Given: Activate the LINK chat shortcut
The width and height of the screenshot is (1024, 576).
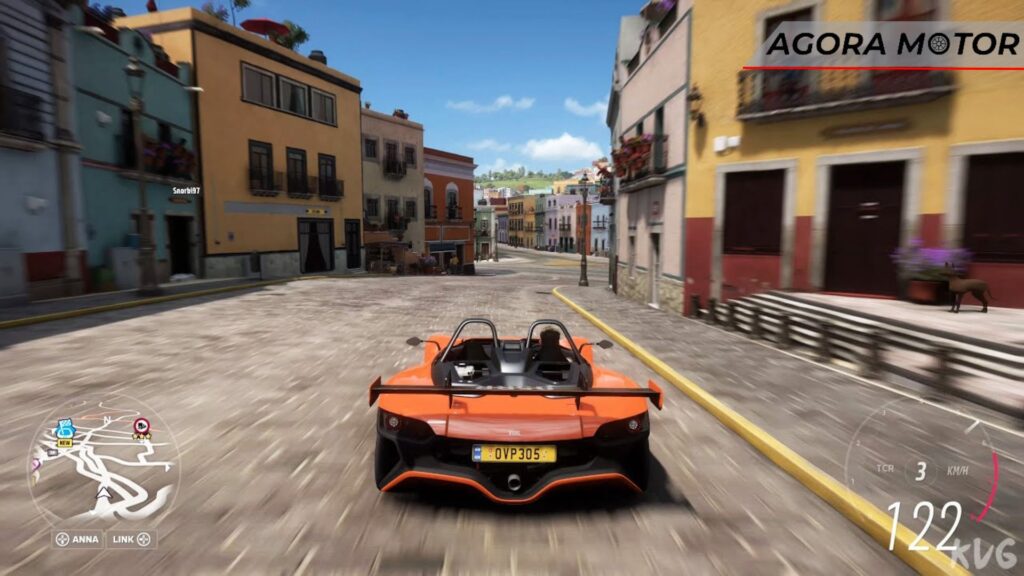Looking at the screenshot, I should pyautogui.click(x=131, y=539).
